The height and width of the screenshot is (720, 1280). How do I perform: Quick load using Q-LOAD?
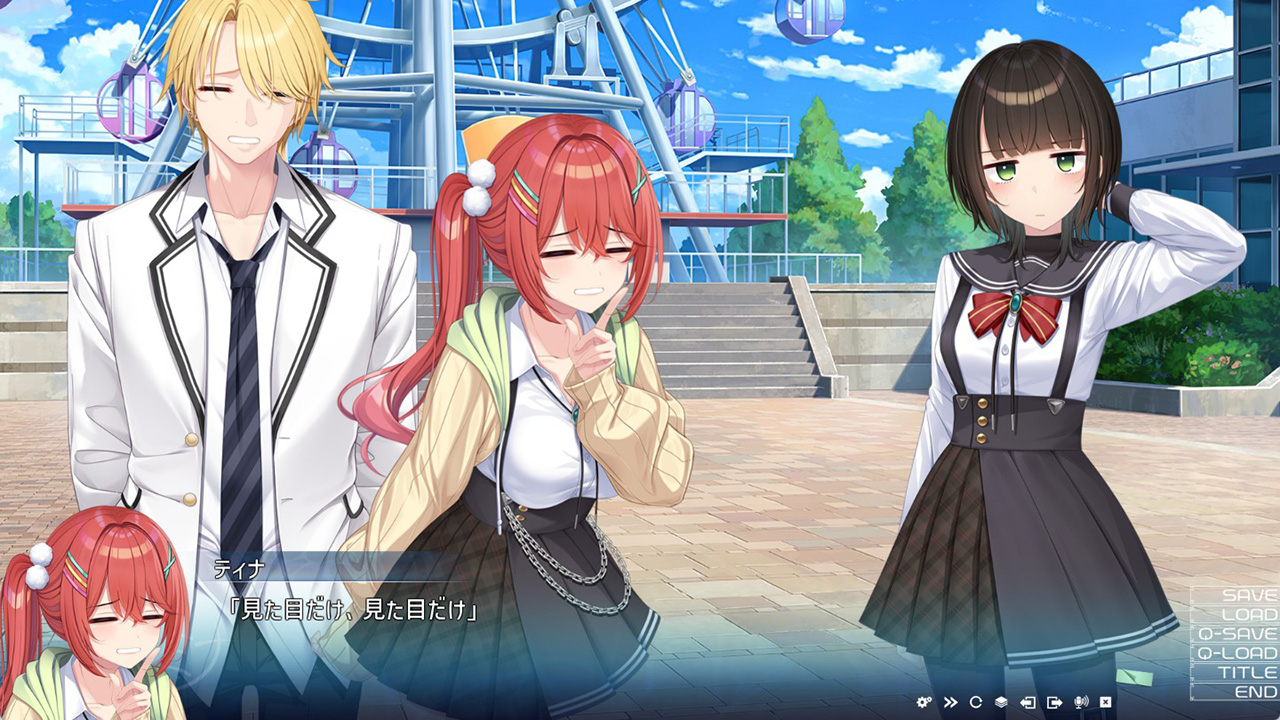[x=1237, y=653]
